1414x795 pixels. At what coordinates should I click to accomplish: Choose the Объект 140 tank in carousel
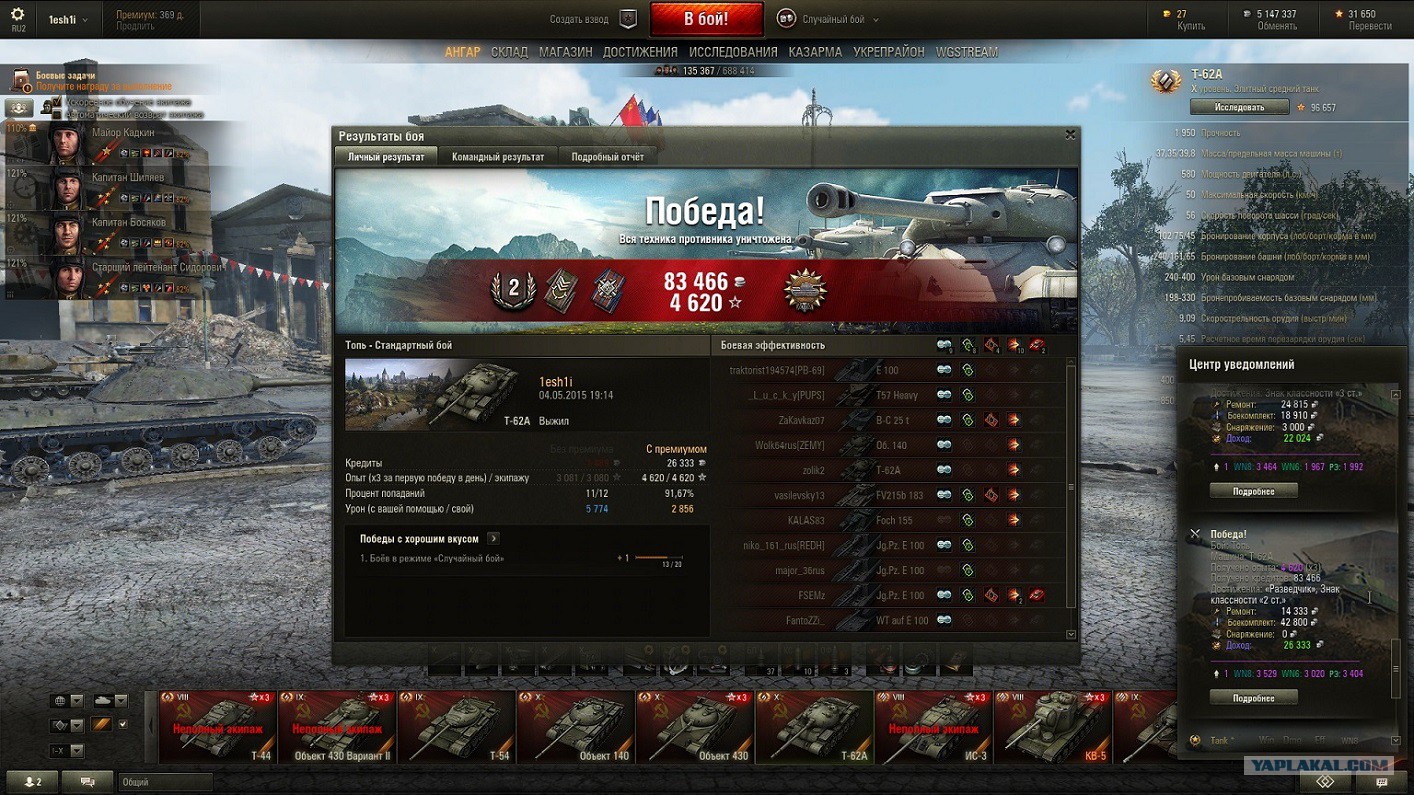[575, 727]
